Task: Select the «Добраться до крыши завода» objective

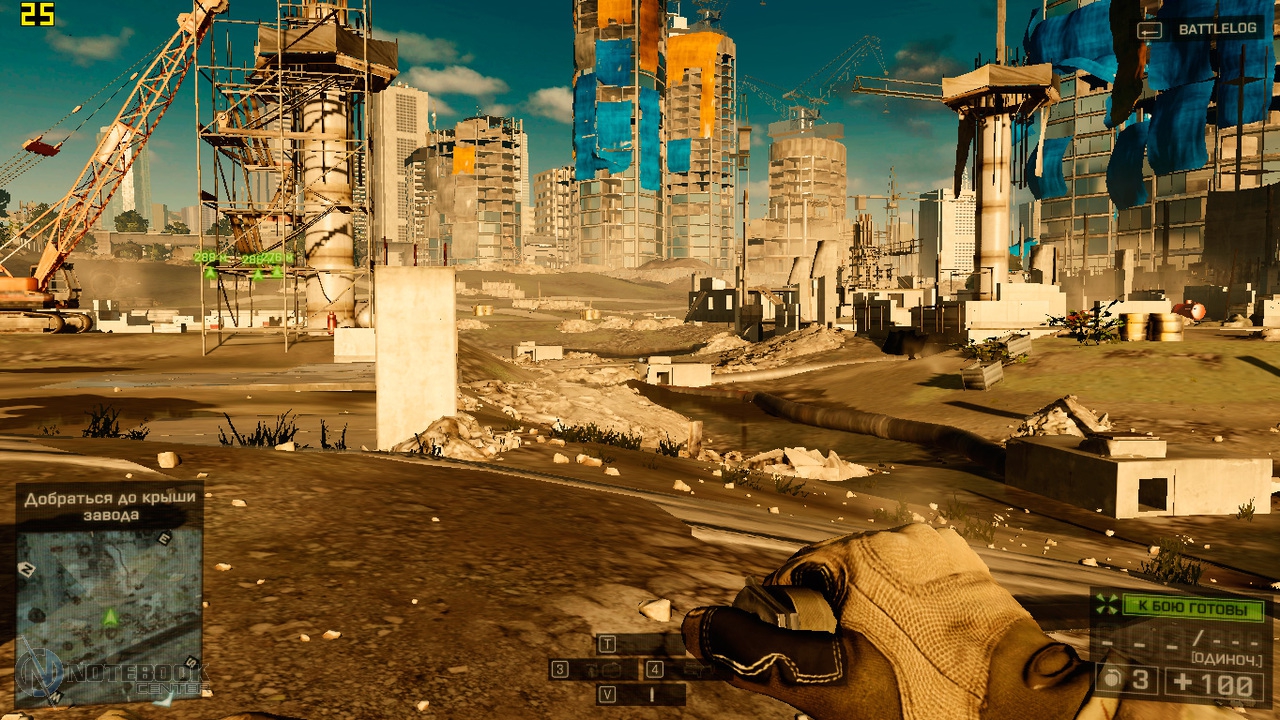Action: click(110, 506)
